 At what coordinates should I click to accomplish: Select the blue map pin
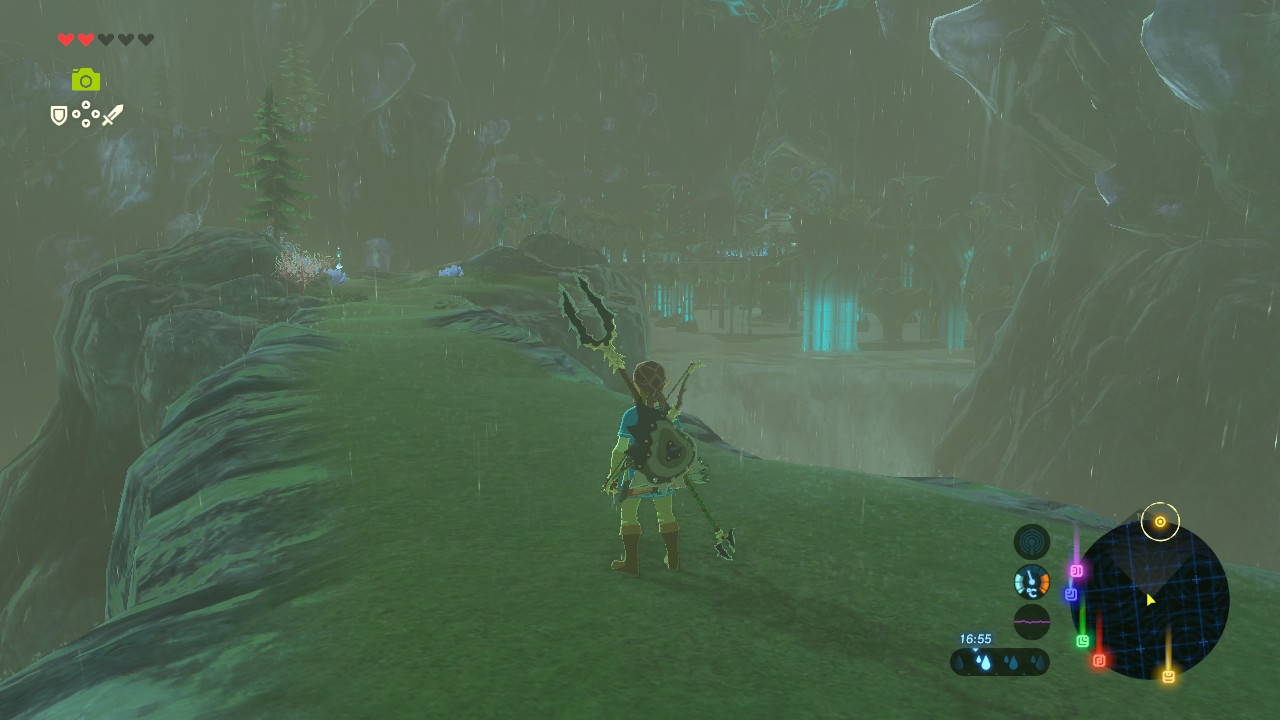click(x=1071, y=594)
